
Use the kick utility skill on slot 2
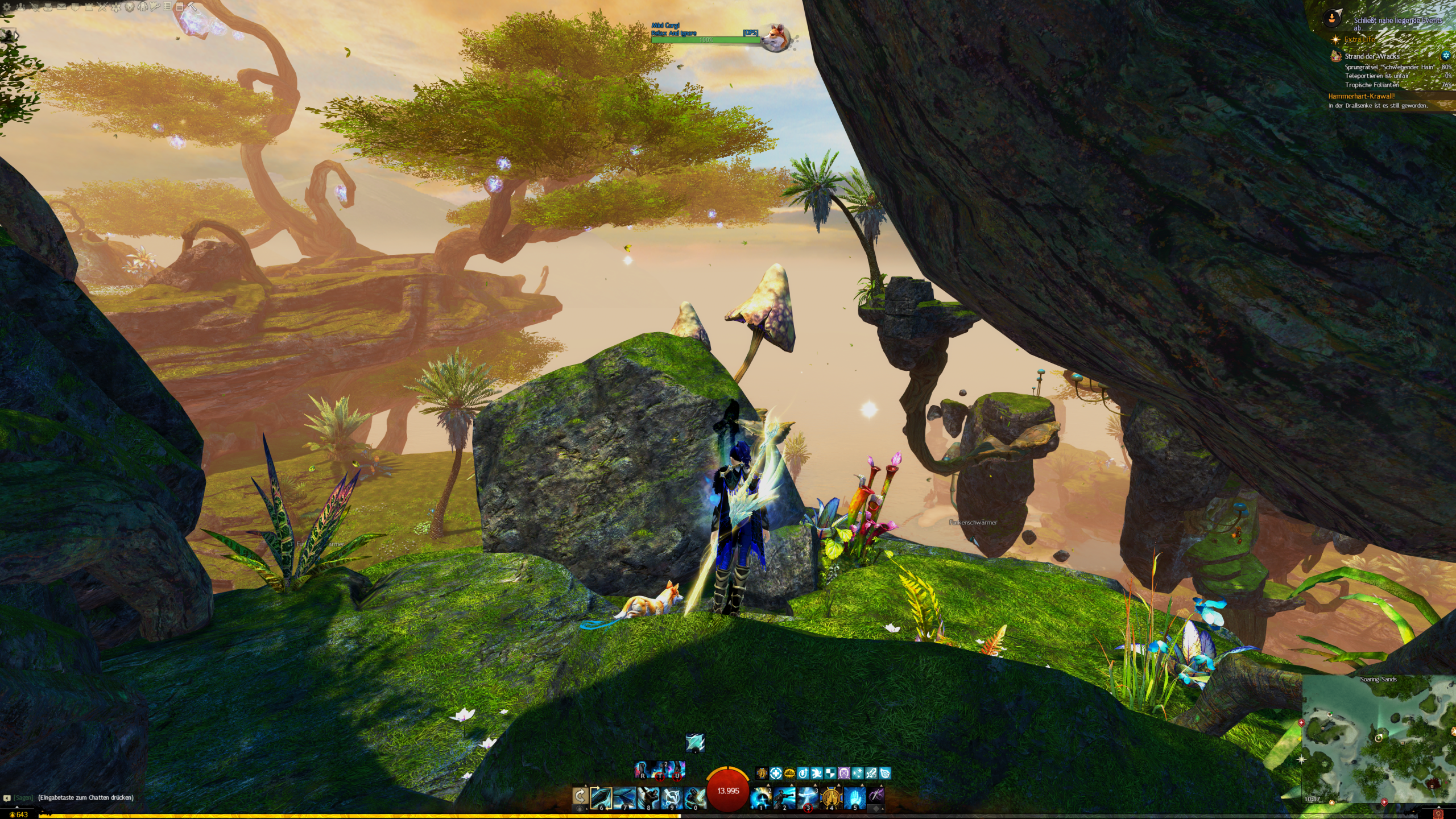pos(784,798)
